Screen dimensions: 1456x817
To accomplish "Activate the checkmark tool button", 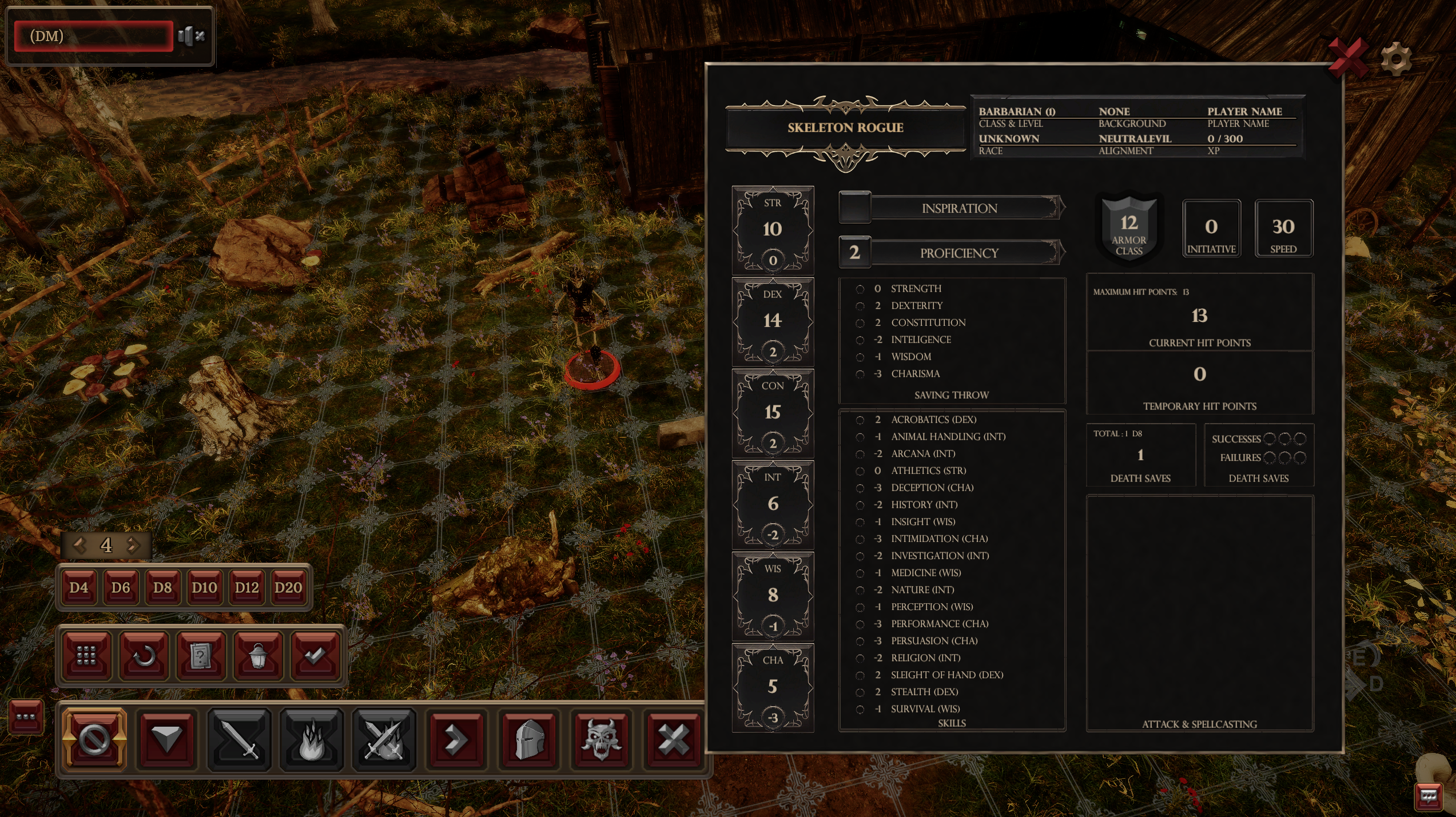I will [x=315, y=656].
